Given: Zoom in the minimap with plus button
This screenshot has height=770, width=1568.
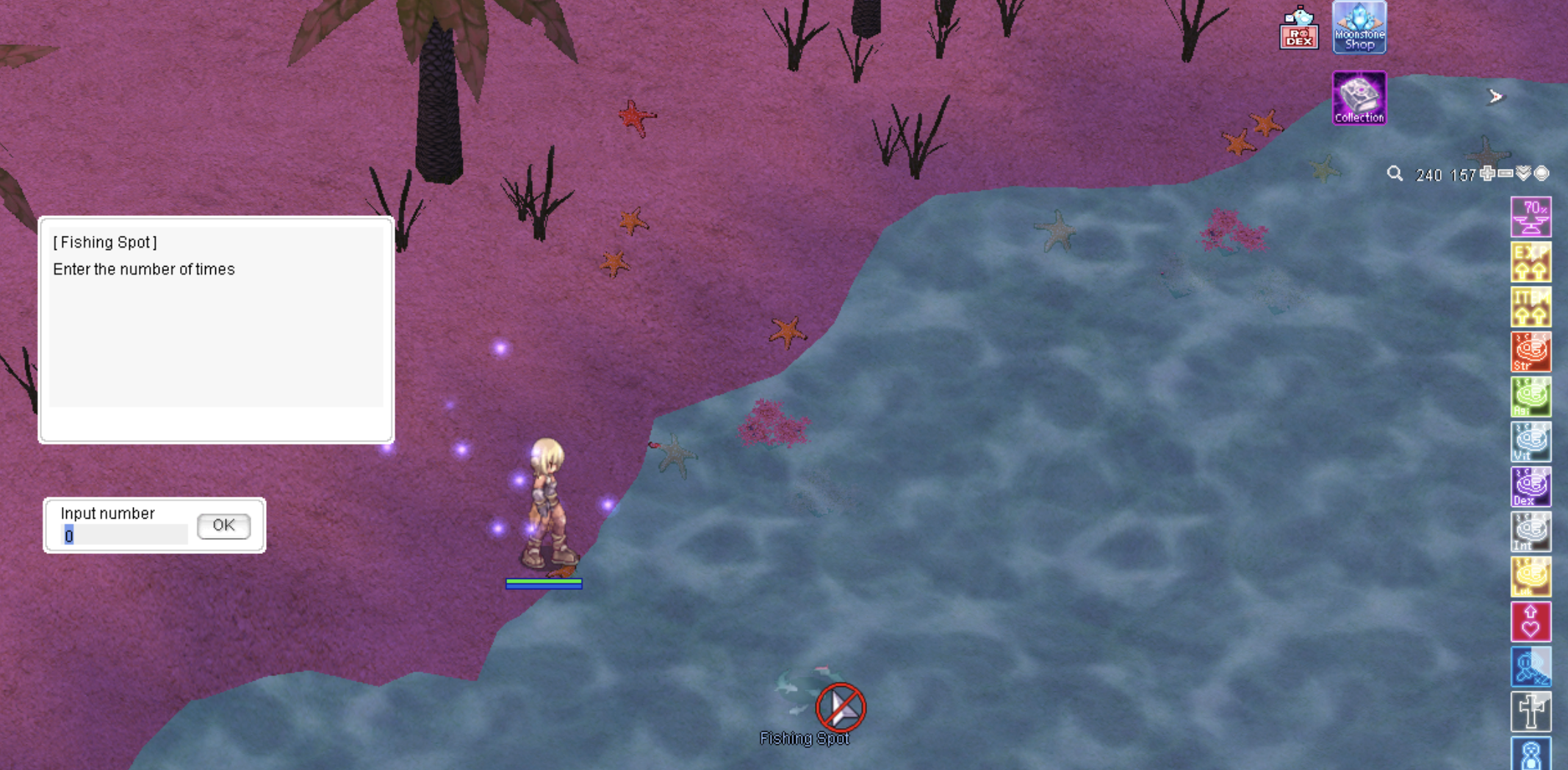Looking at the screenshot, I should pos(1488,173).
